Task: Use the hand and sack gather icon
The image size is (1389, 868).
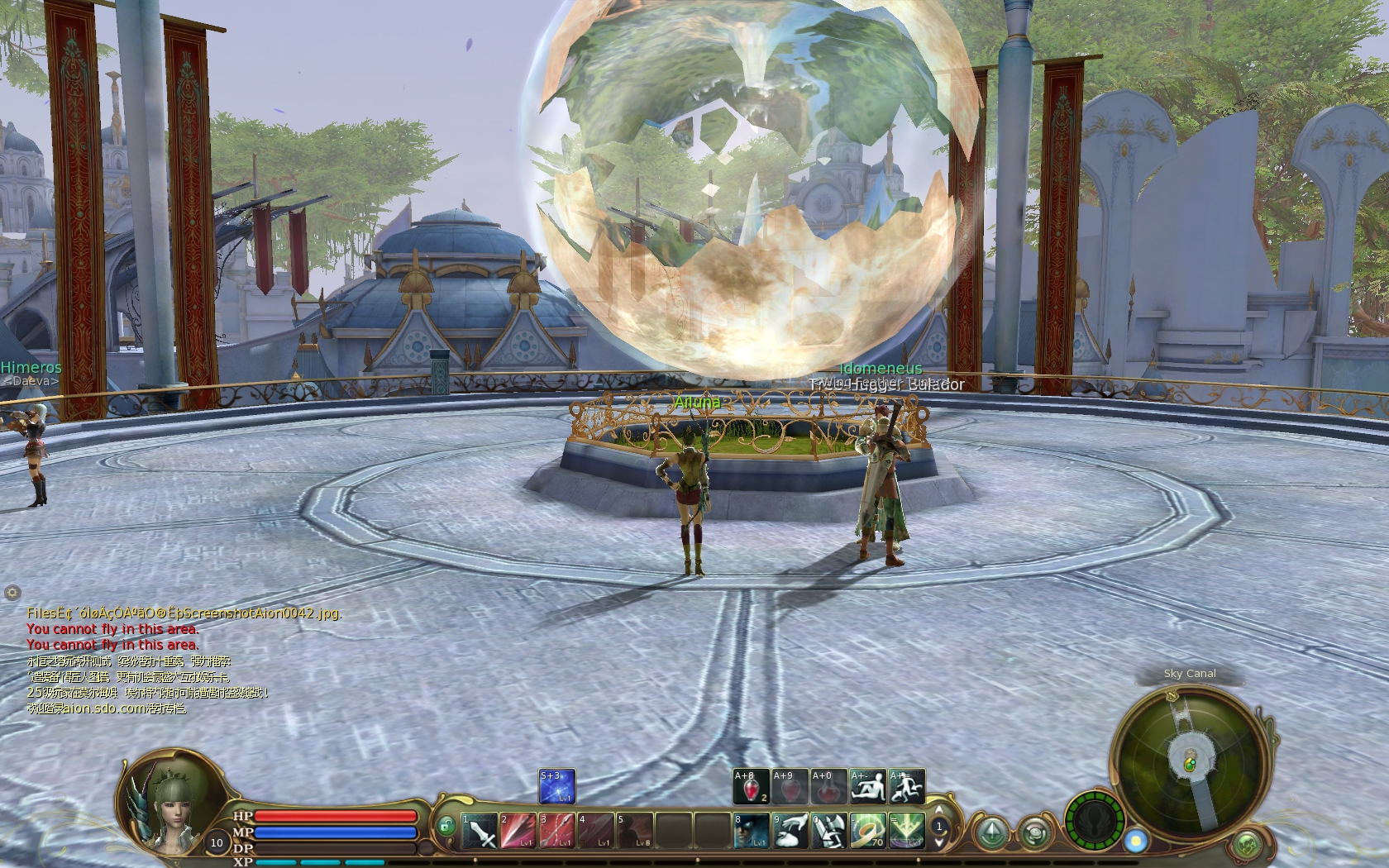Action: [790, 831]
